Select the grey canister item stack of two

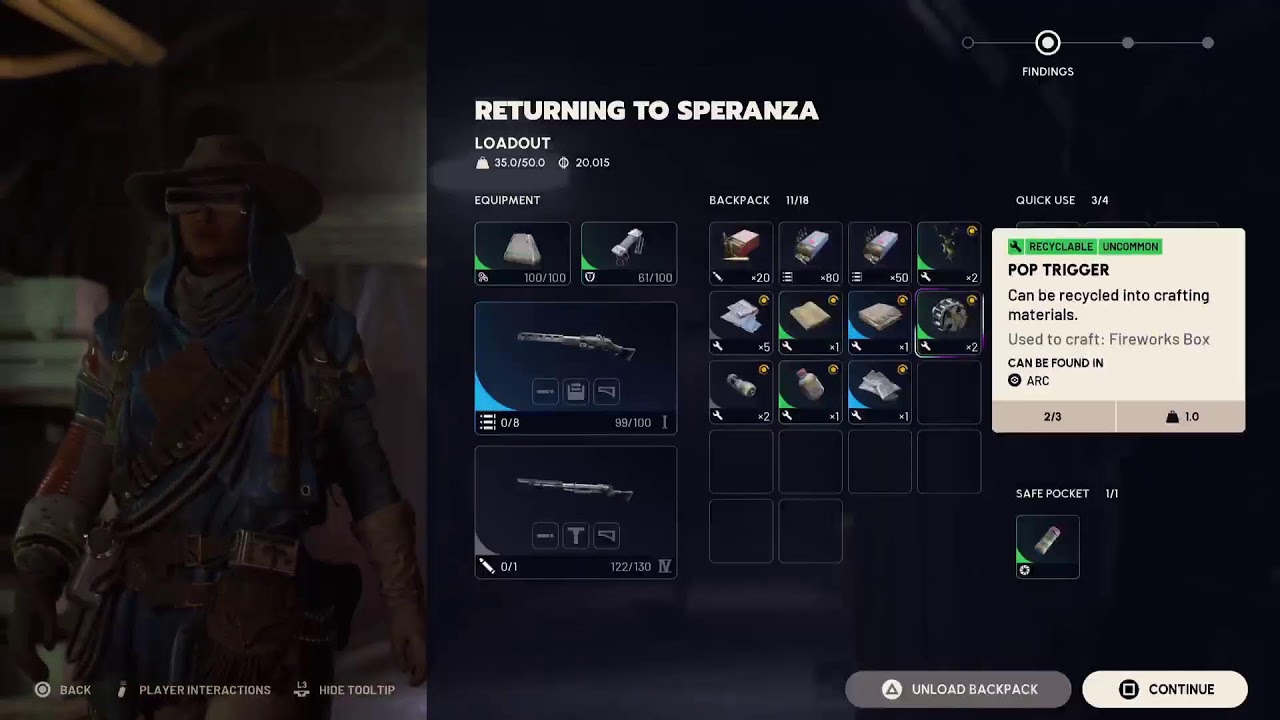coord(741,392)
